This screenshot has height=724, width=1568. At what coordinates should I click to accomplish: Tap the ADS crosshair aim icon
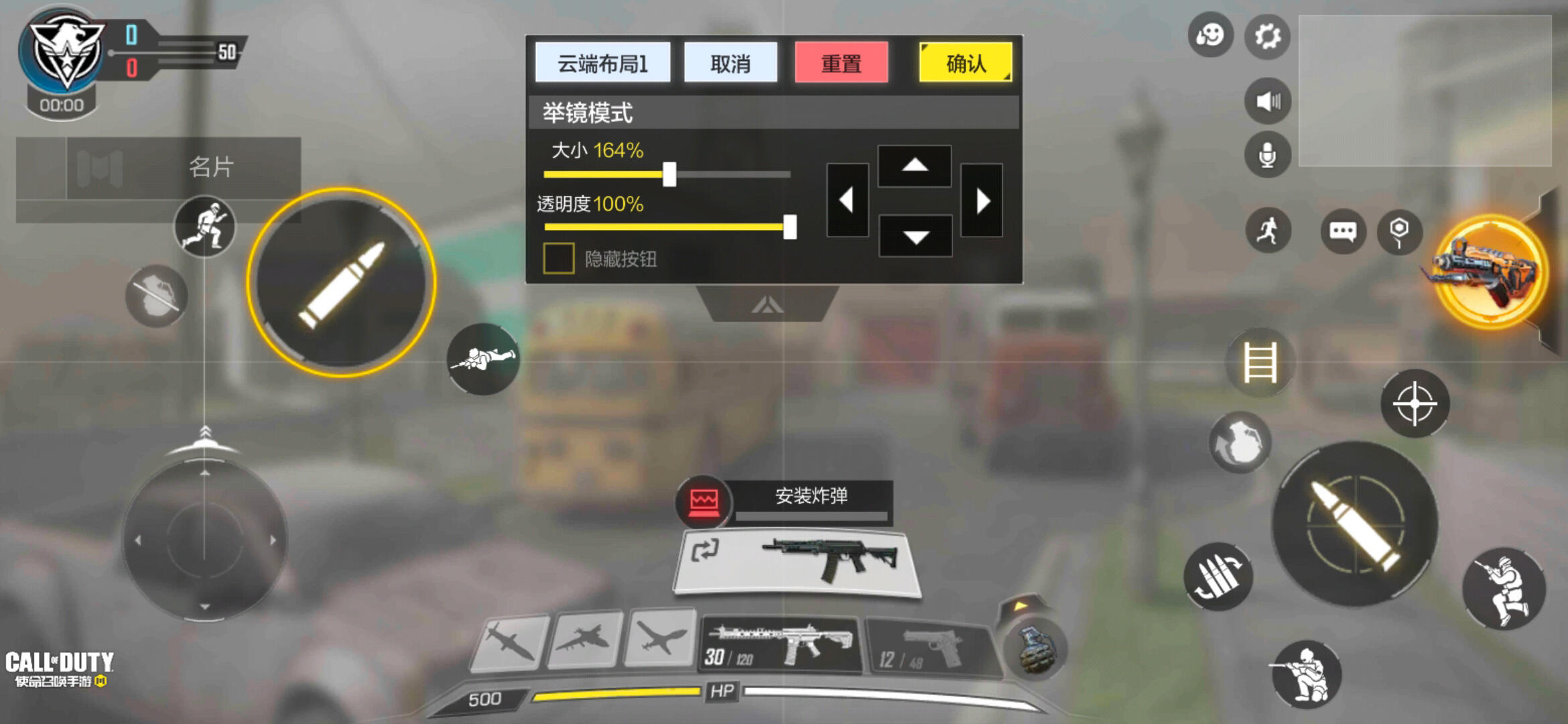coord(1414,402)
